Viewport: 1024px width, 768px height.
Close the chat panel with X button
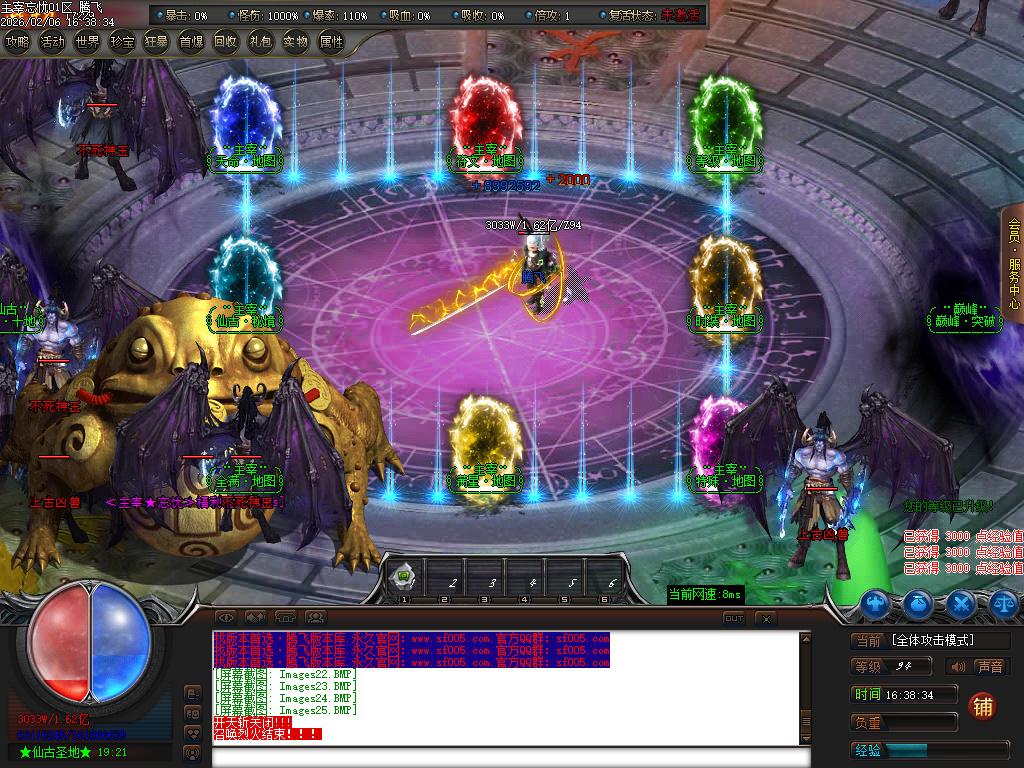[x=765, y=618]
